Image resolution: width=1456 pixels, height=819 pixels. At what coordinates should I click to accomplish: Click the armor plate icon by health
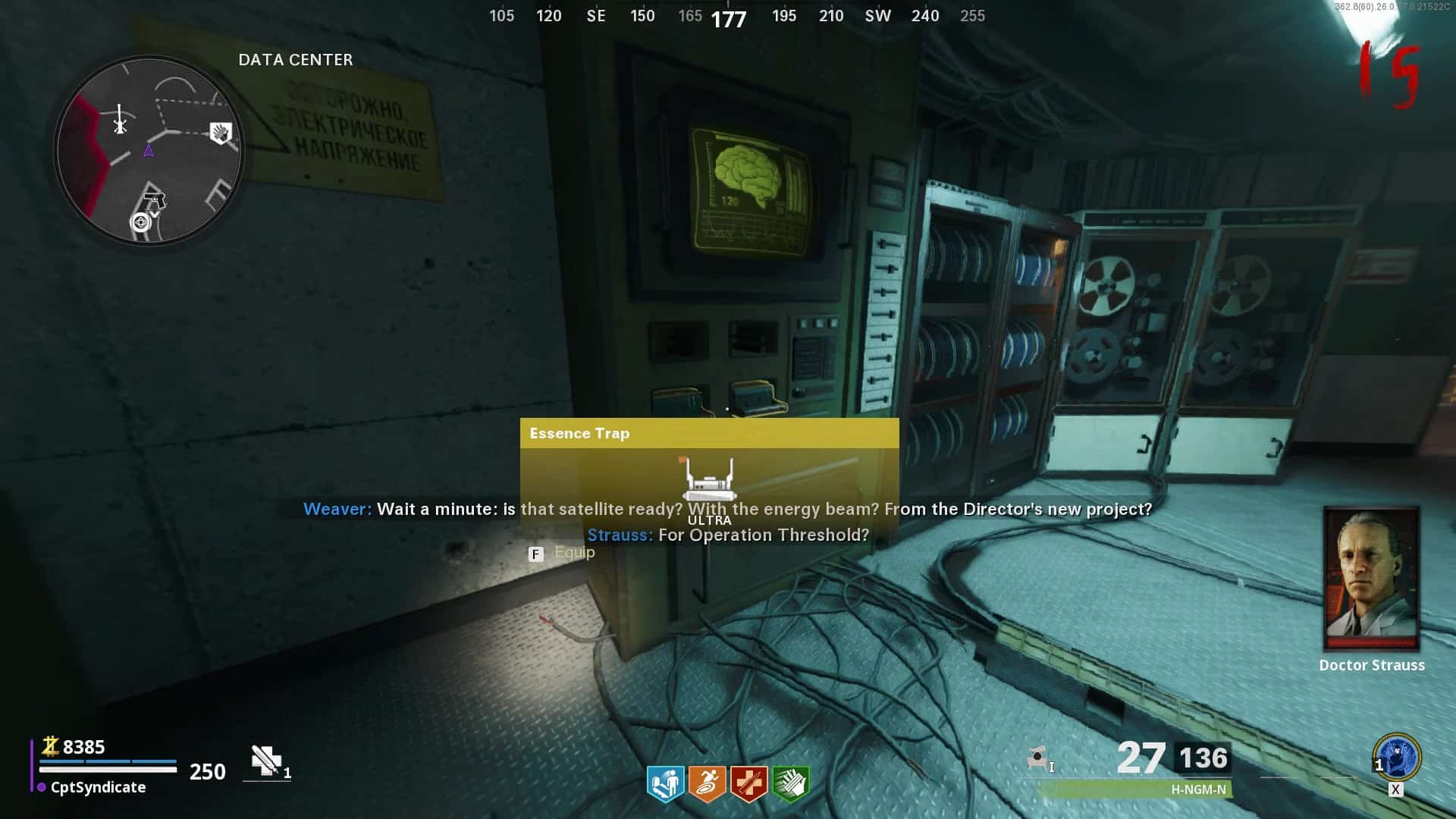pos(266,761)
